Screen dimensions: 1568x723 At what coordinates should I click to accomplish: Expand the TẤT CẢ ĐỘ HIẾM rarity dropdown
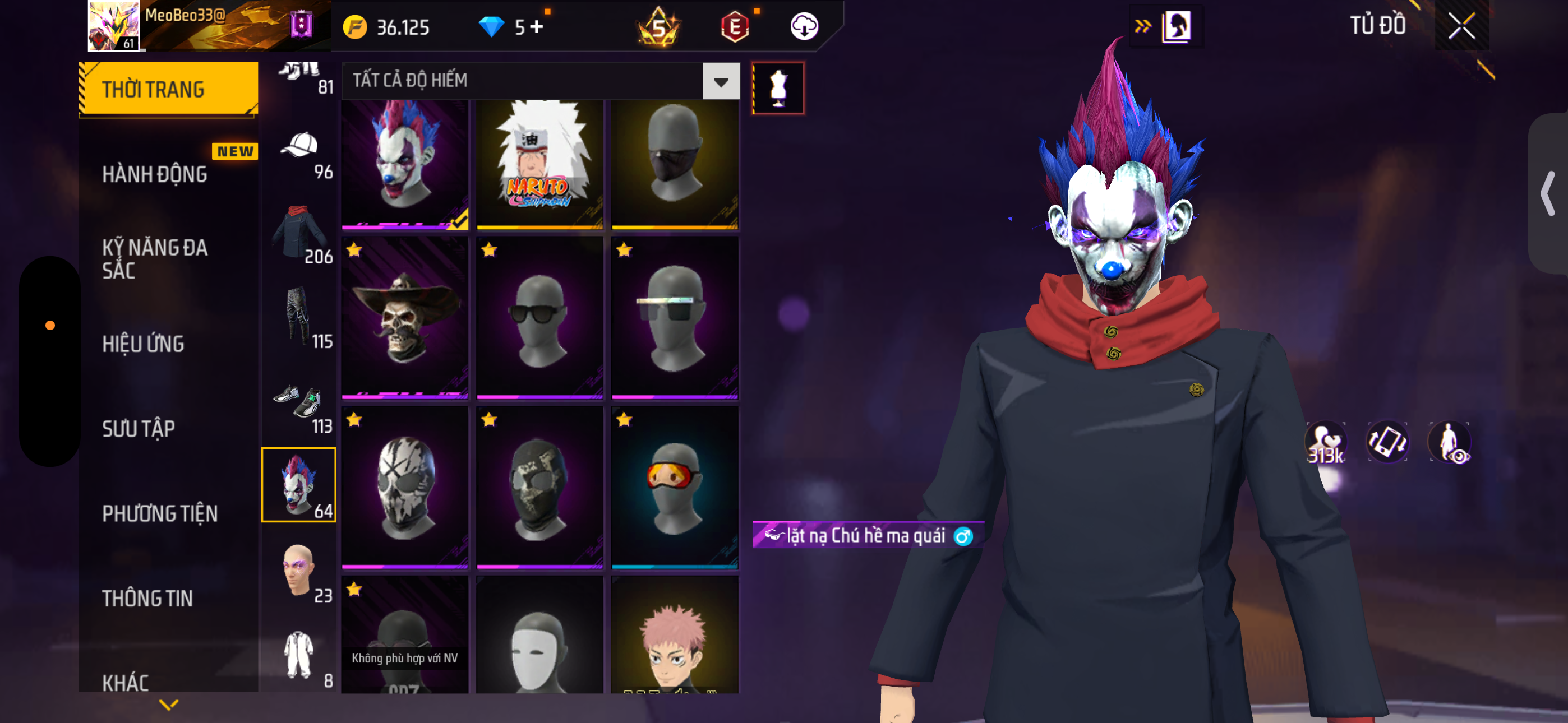(x=721, y=81)
